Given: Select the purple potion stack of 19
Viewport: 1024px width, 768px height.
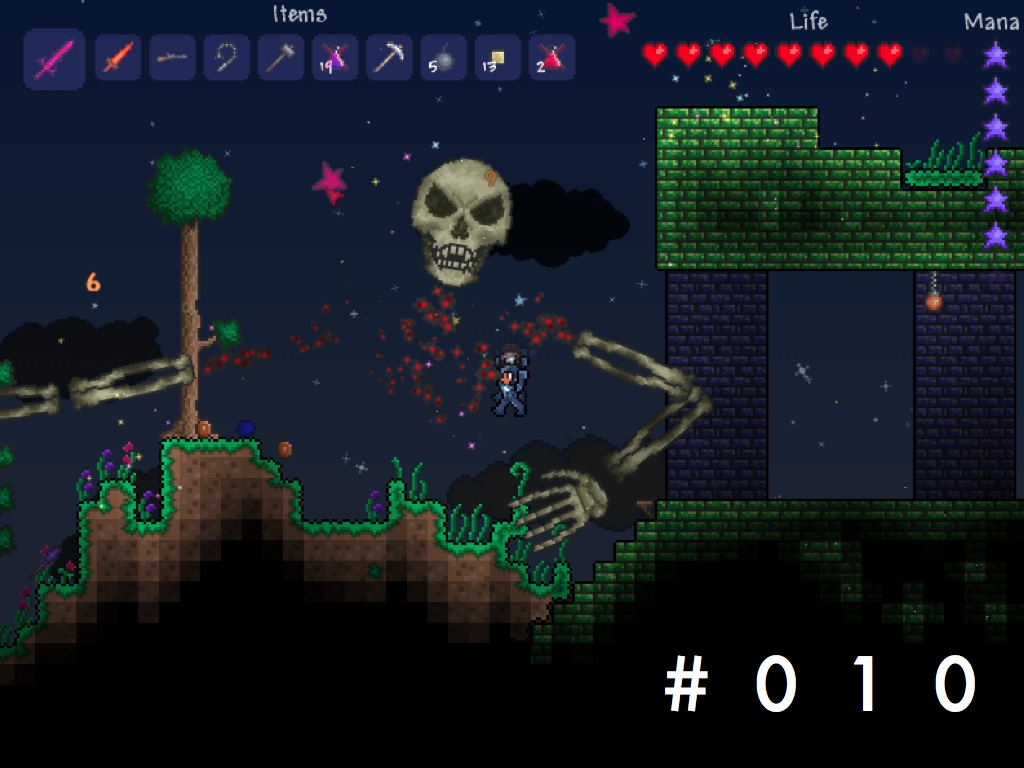Looking at the screenshot, I should click(x=334, y=58).
